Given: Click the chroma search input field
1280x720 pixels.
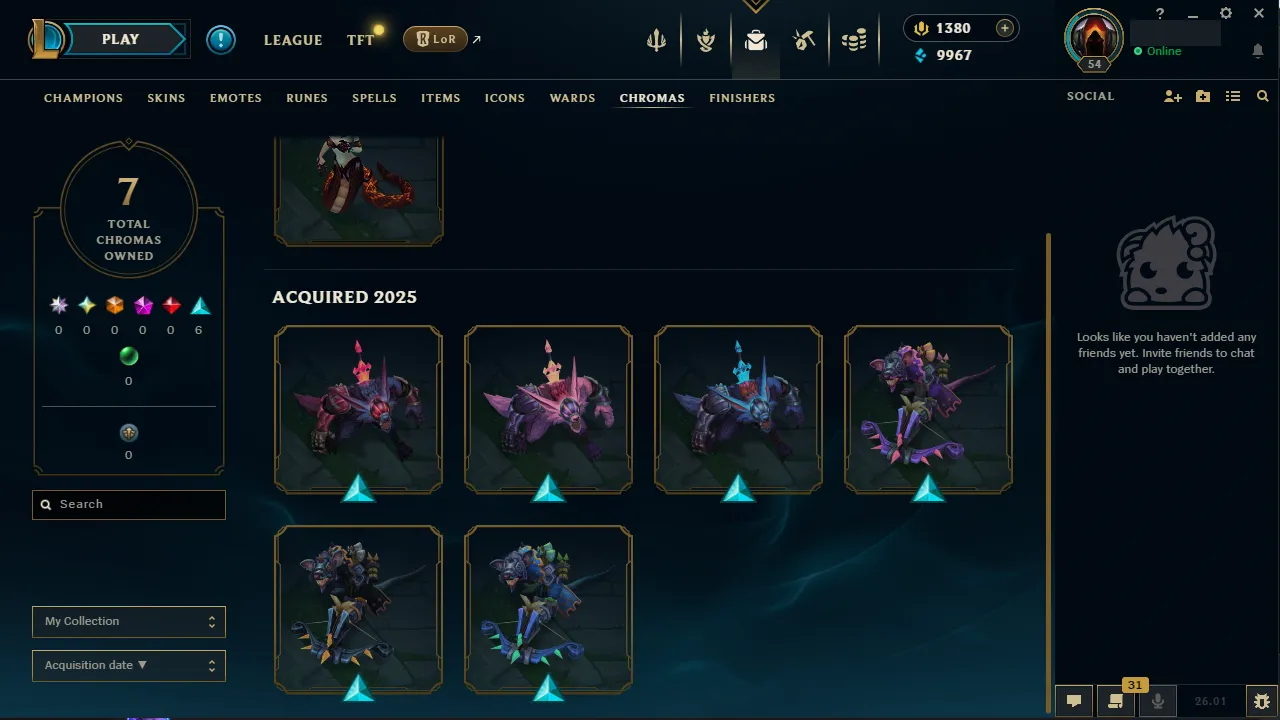Looking at the screenshot, I should [128, 504].
